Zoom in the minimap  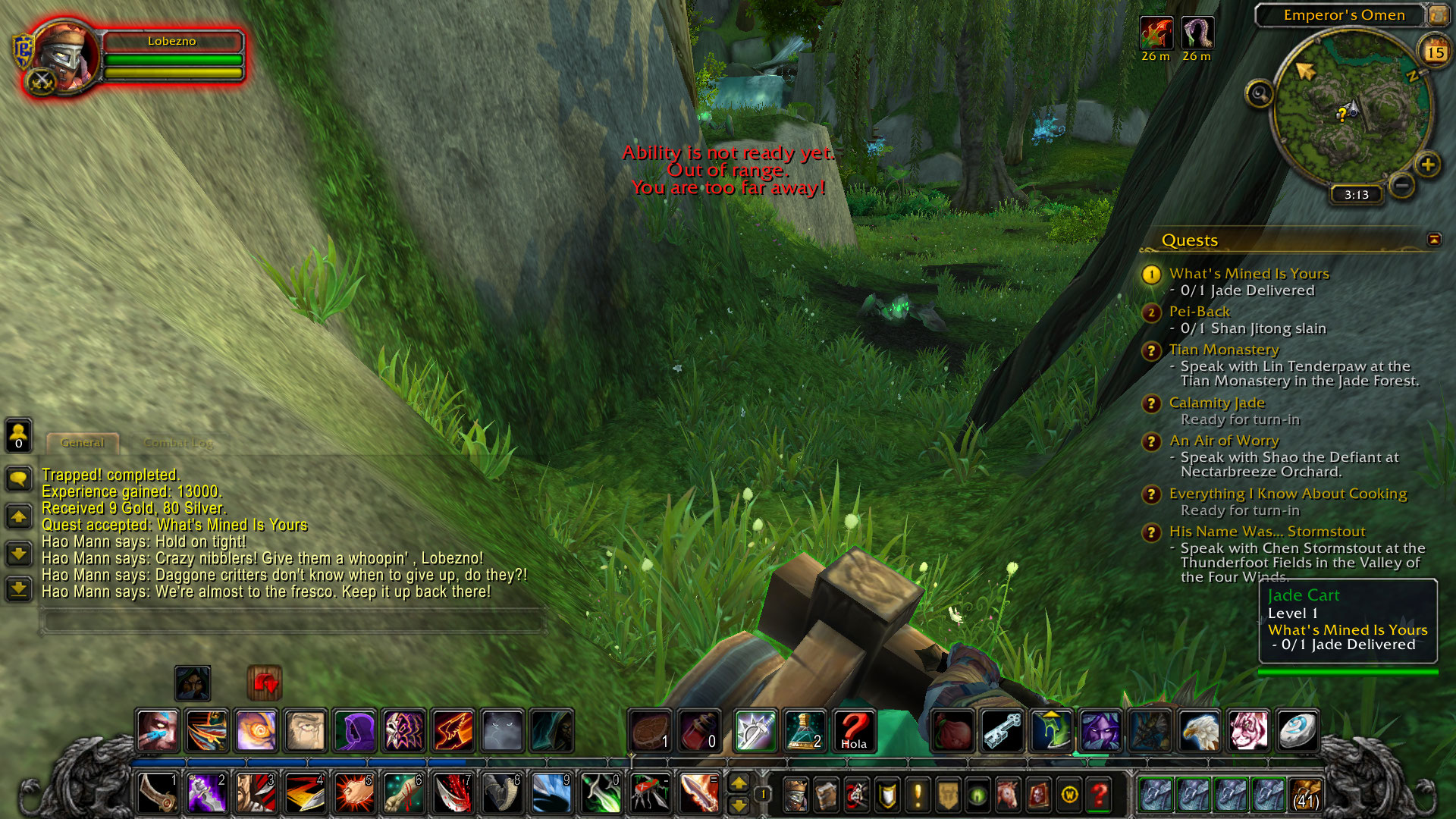[x=1428, y=164]
